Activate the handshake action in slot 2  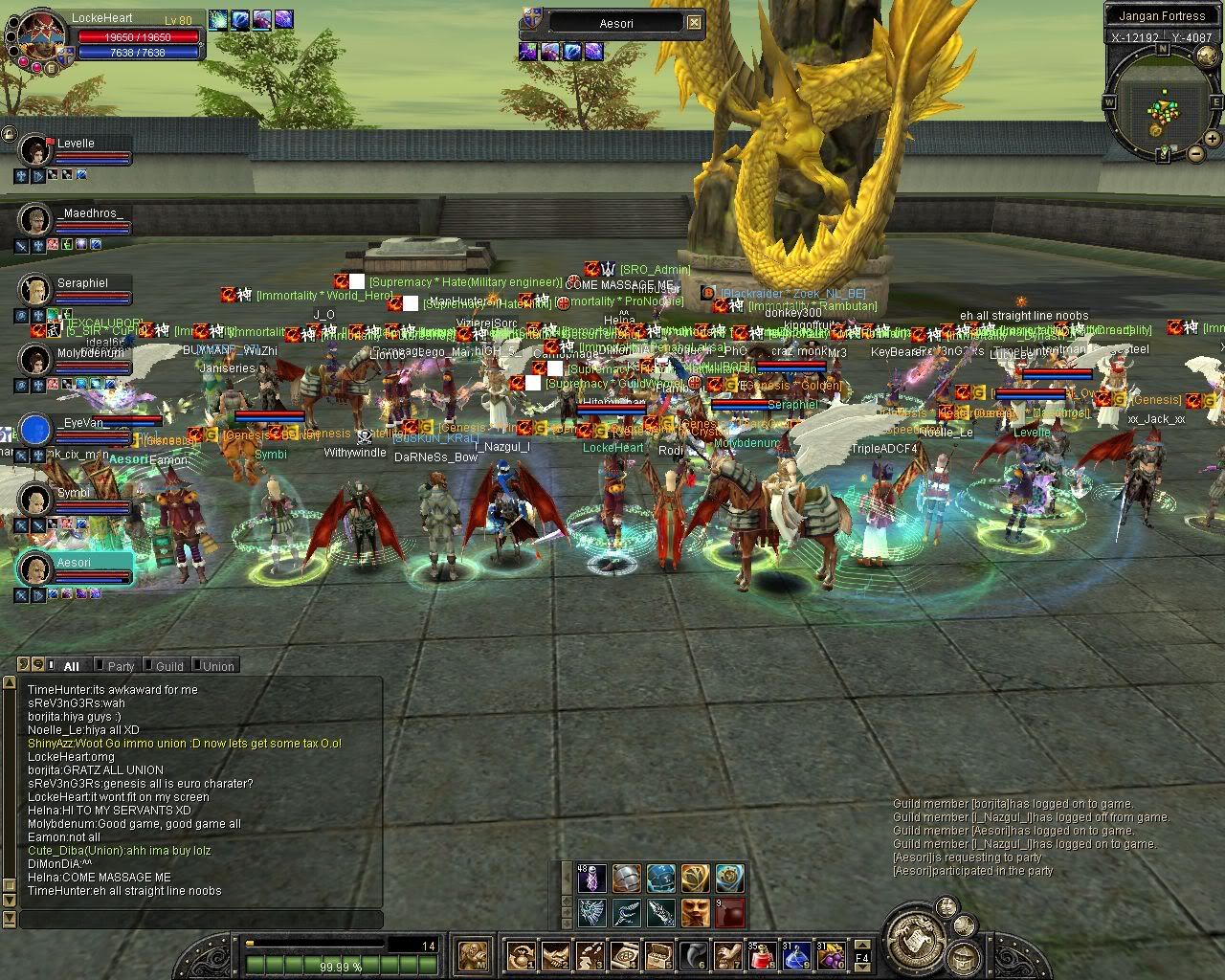(555, 955)
